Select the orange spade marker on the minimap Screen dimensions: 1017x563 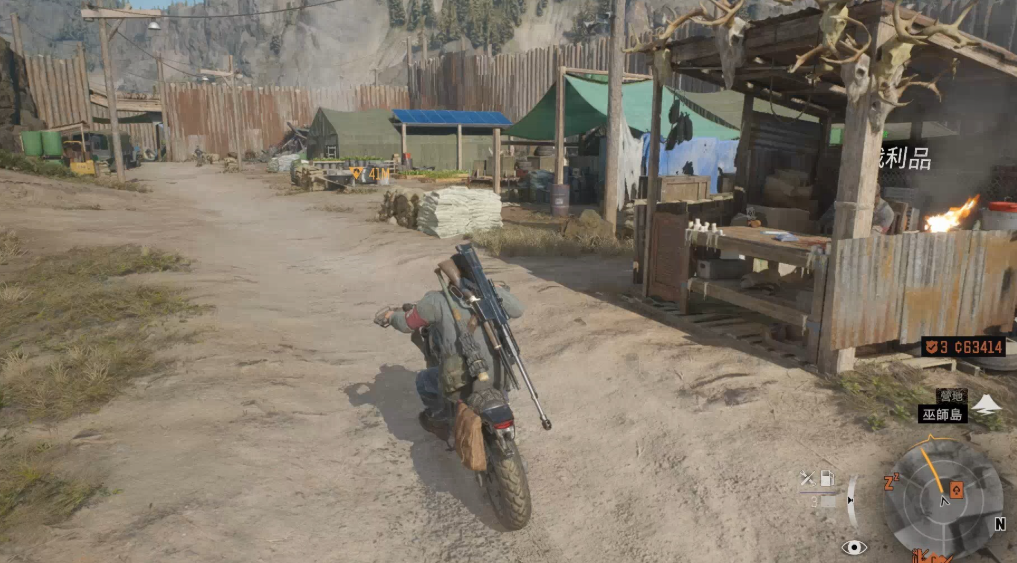956,489
